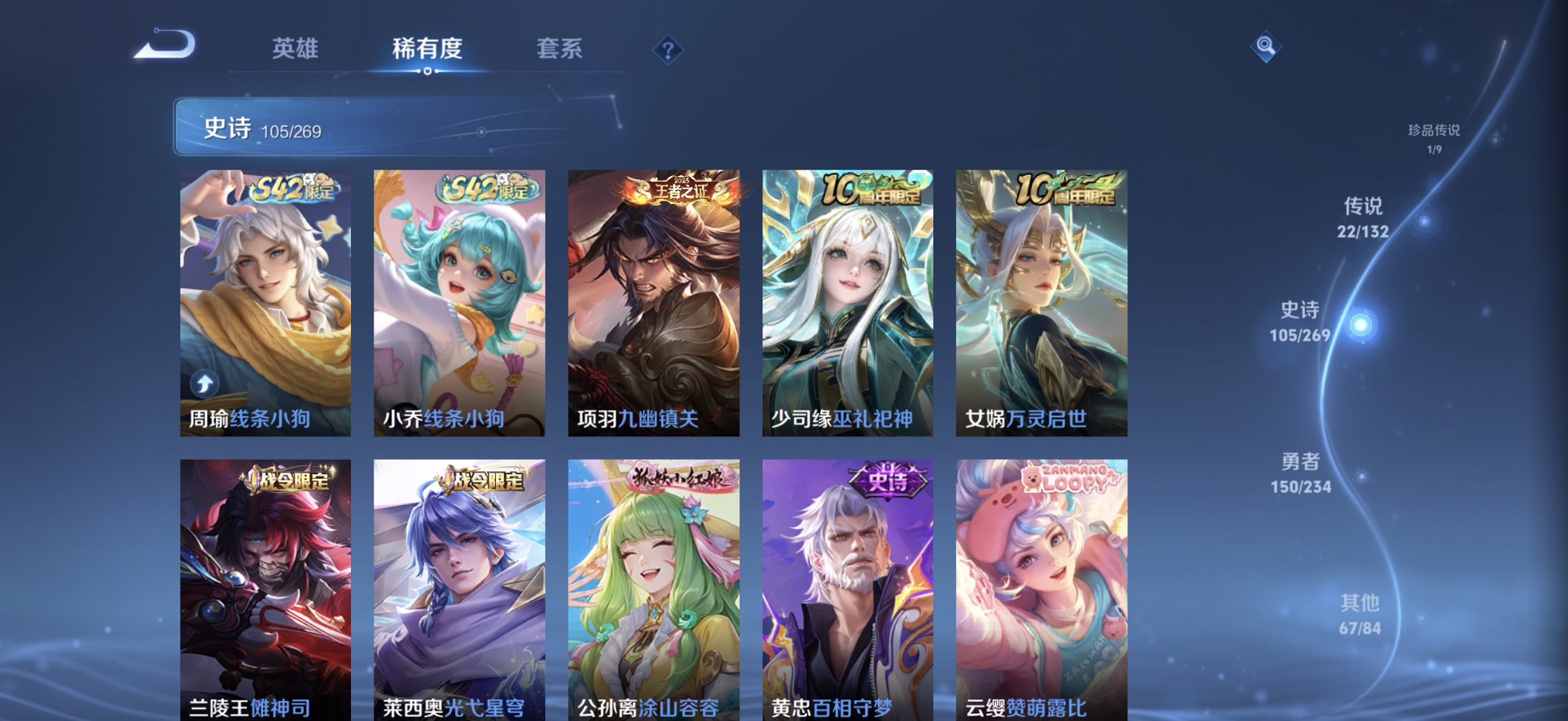The height and width of the screenshot is (721, 1568).
Task: Click the help question mark icon
Action: 670,49
